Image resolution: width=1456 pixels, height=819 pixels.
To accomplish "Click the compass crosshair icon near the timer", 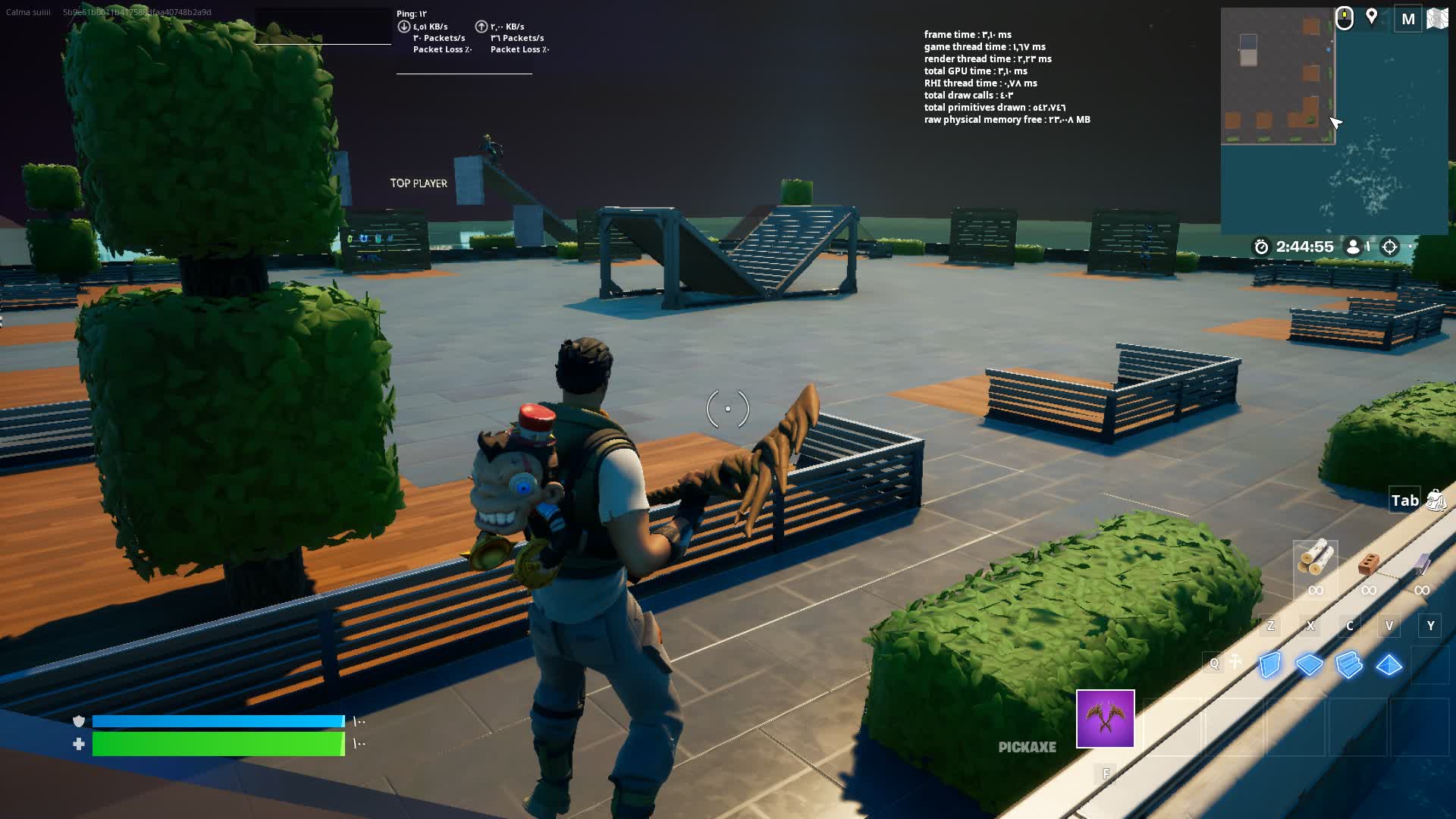I will 1390,248.
